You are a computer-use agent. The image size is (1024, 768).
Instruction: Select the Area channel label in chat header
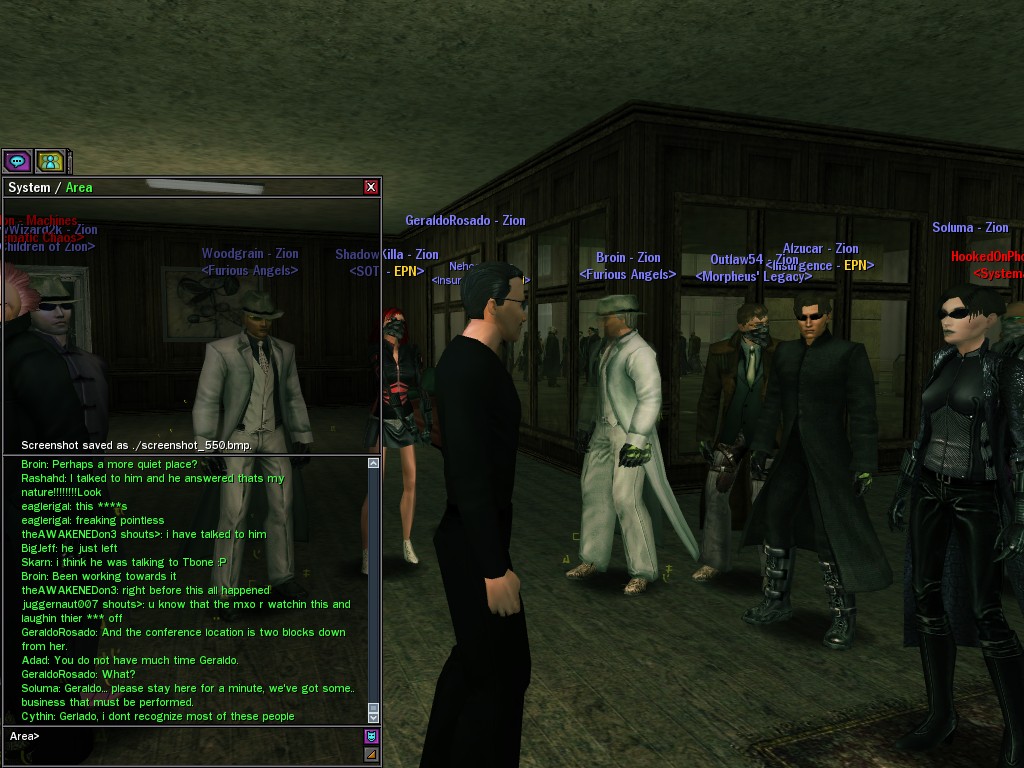[79, 188]
